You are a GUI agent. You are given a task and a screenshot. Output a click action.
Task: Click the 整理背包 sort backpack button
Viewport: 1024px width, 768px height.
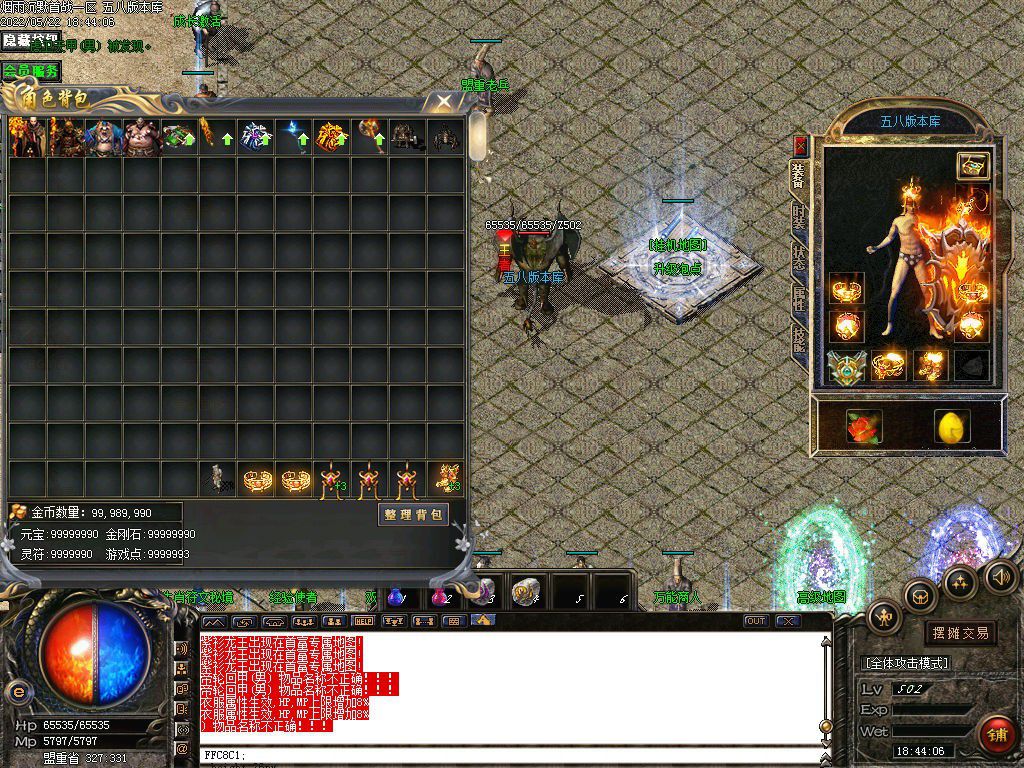[x=413, y=514]
